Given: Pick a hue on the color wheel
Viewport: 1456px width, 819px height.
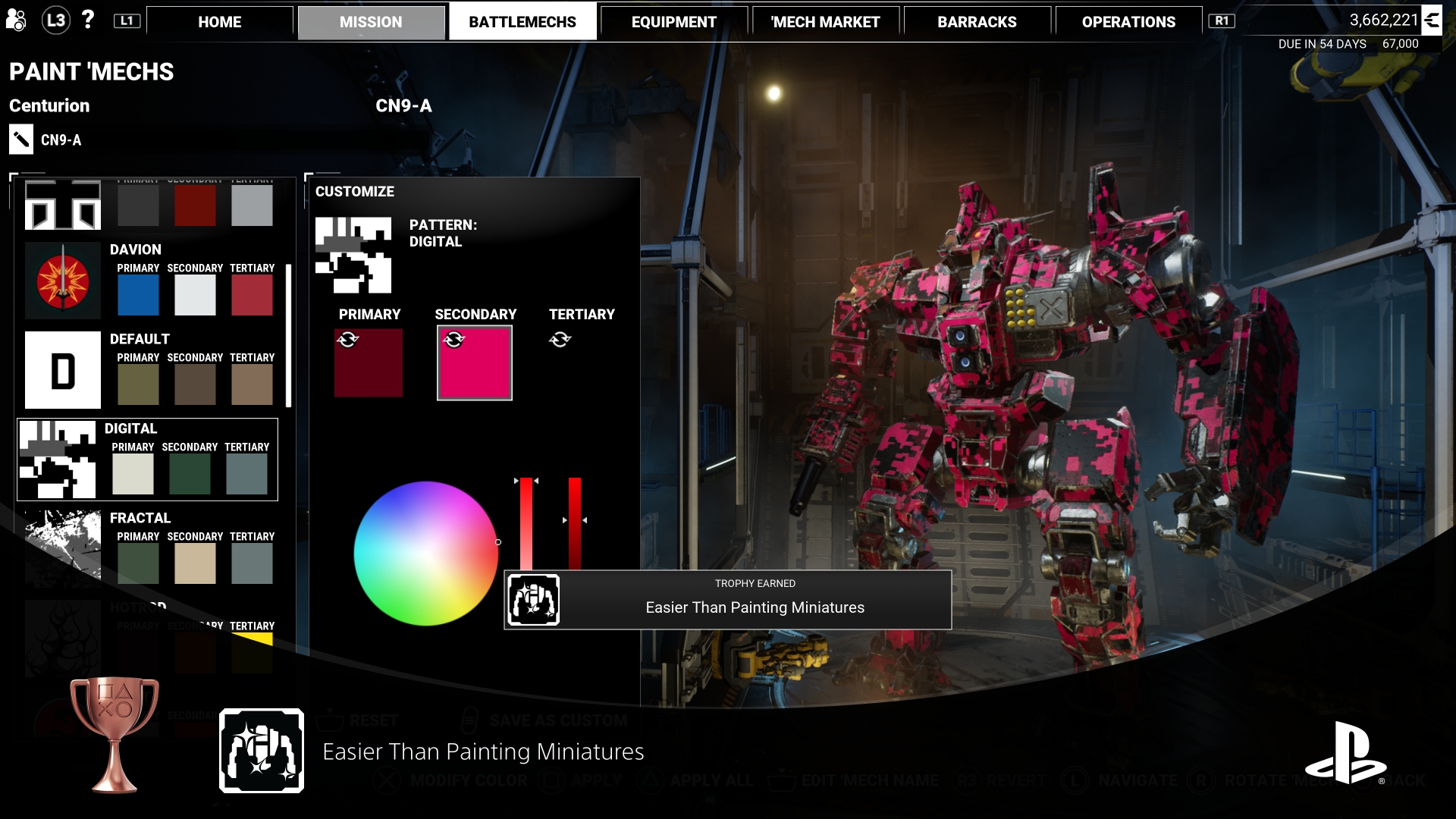Looking at the screenshot, I should pyautogui.click(x=426, y=554).
